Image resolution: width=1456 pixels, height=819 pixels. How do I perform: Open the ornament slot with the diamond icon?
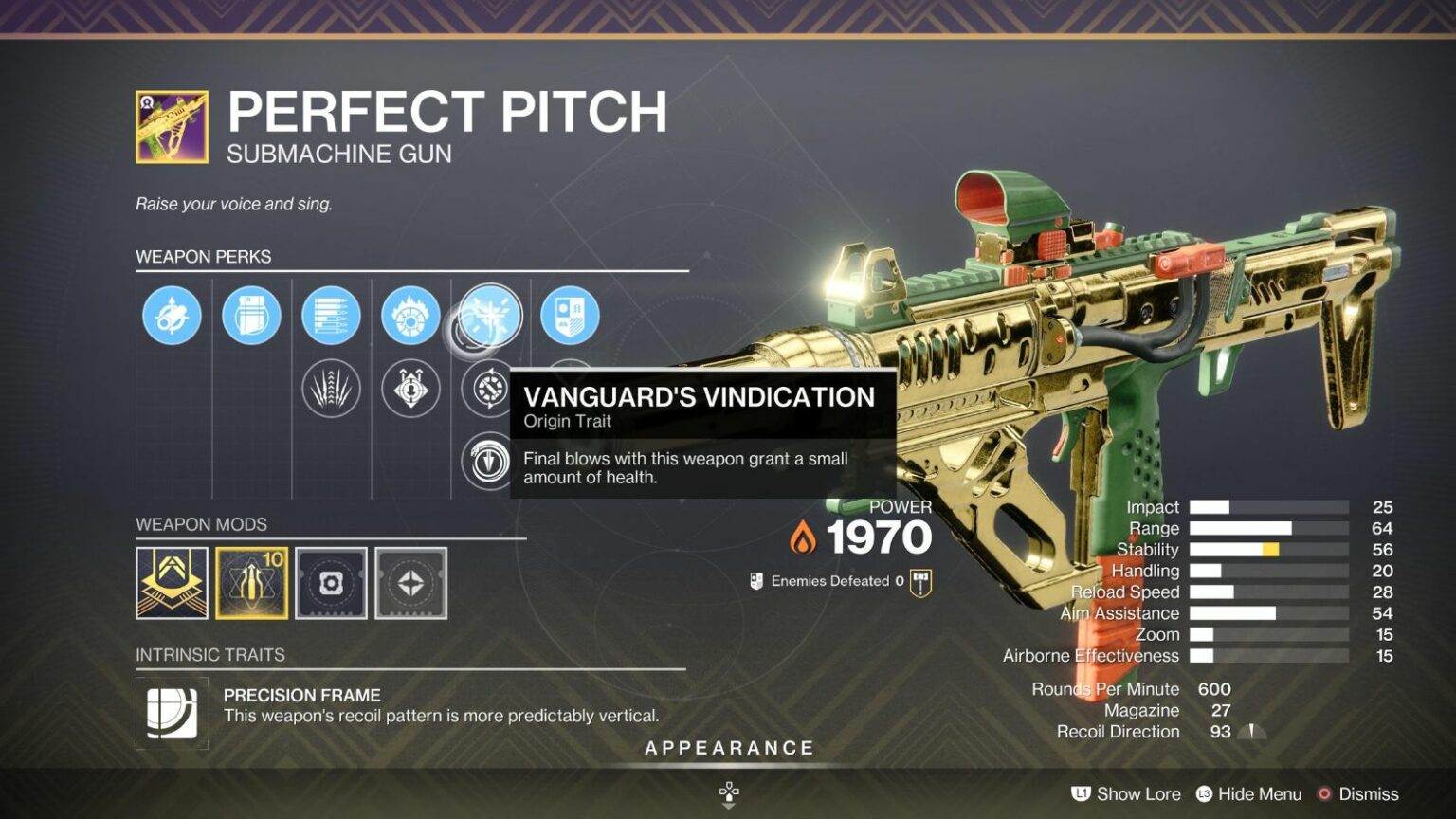pyautogui.click(x=410, y=583)
